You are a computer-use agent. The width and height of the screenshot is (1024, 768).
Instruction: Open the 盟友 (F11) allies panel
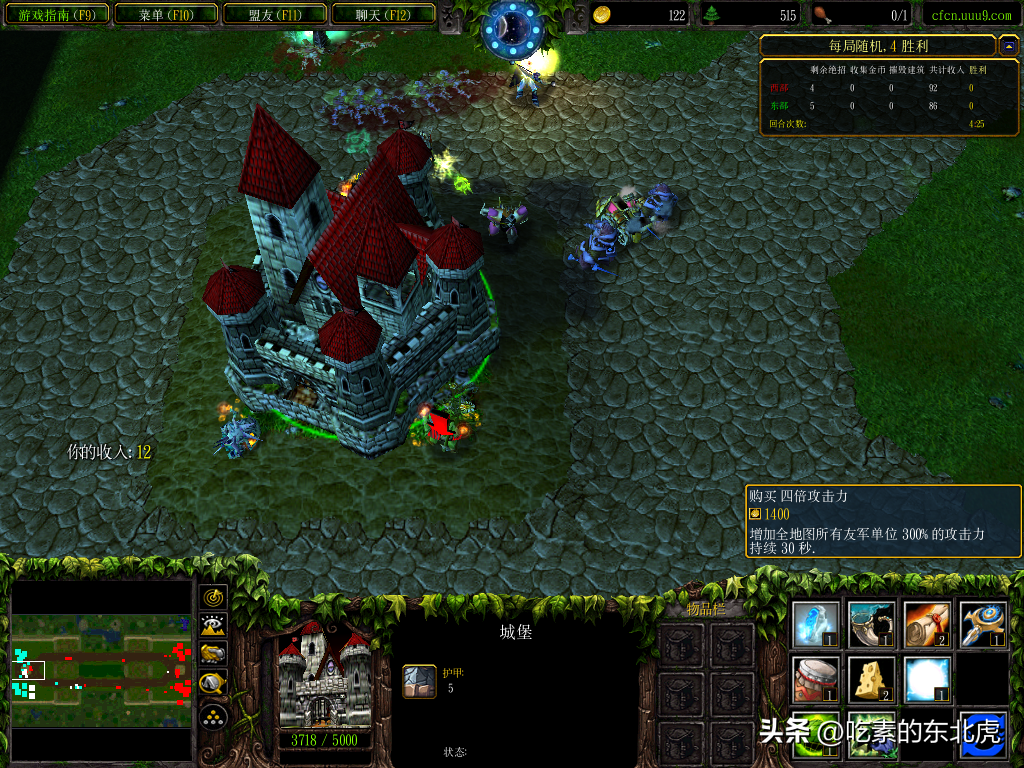pos(274,15)
